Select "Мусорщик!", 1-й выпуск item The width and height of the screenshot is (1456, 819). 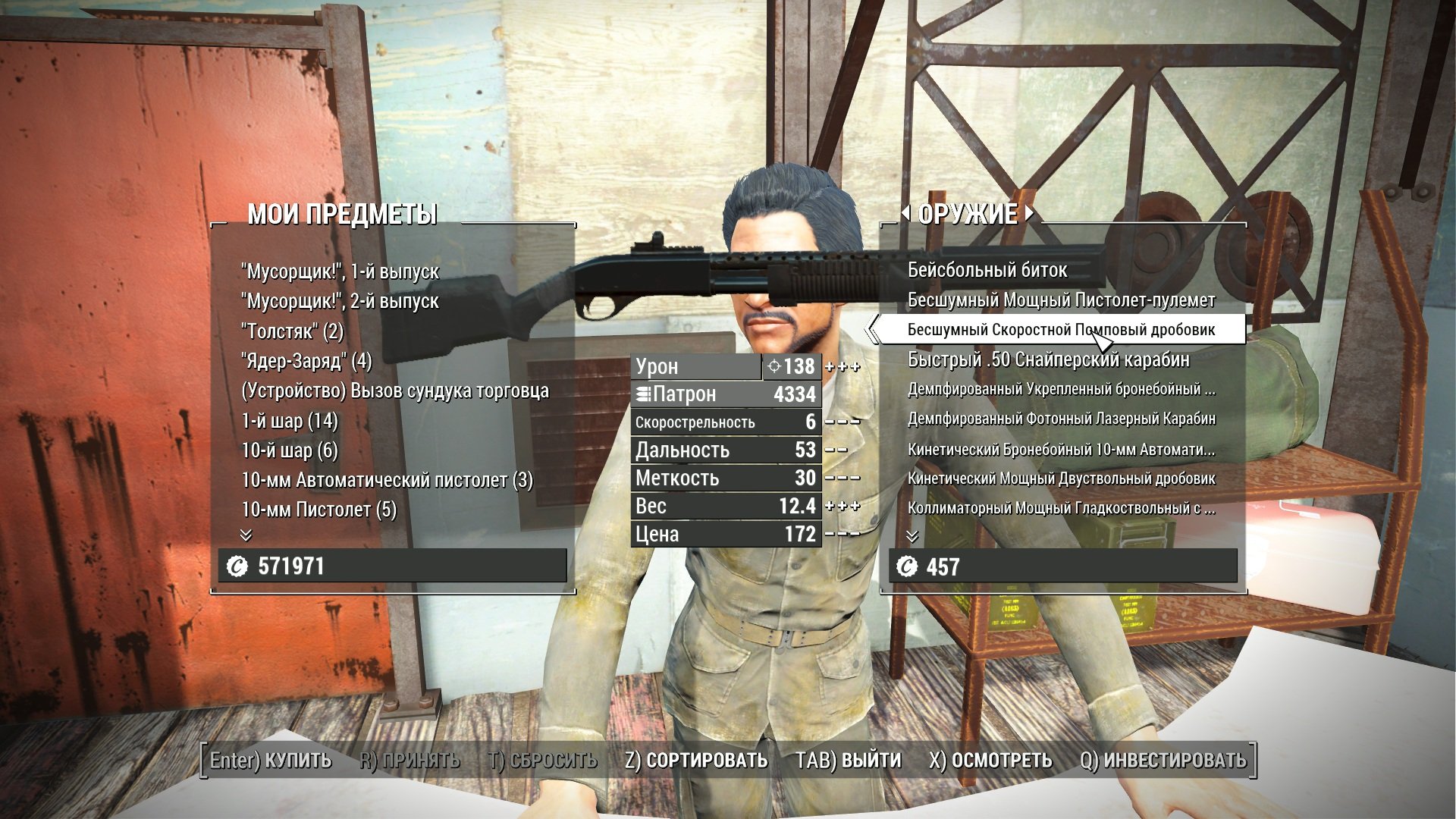[340, 271]
